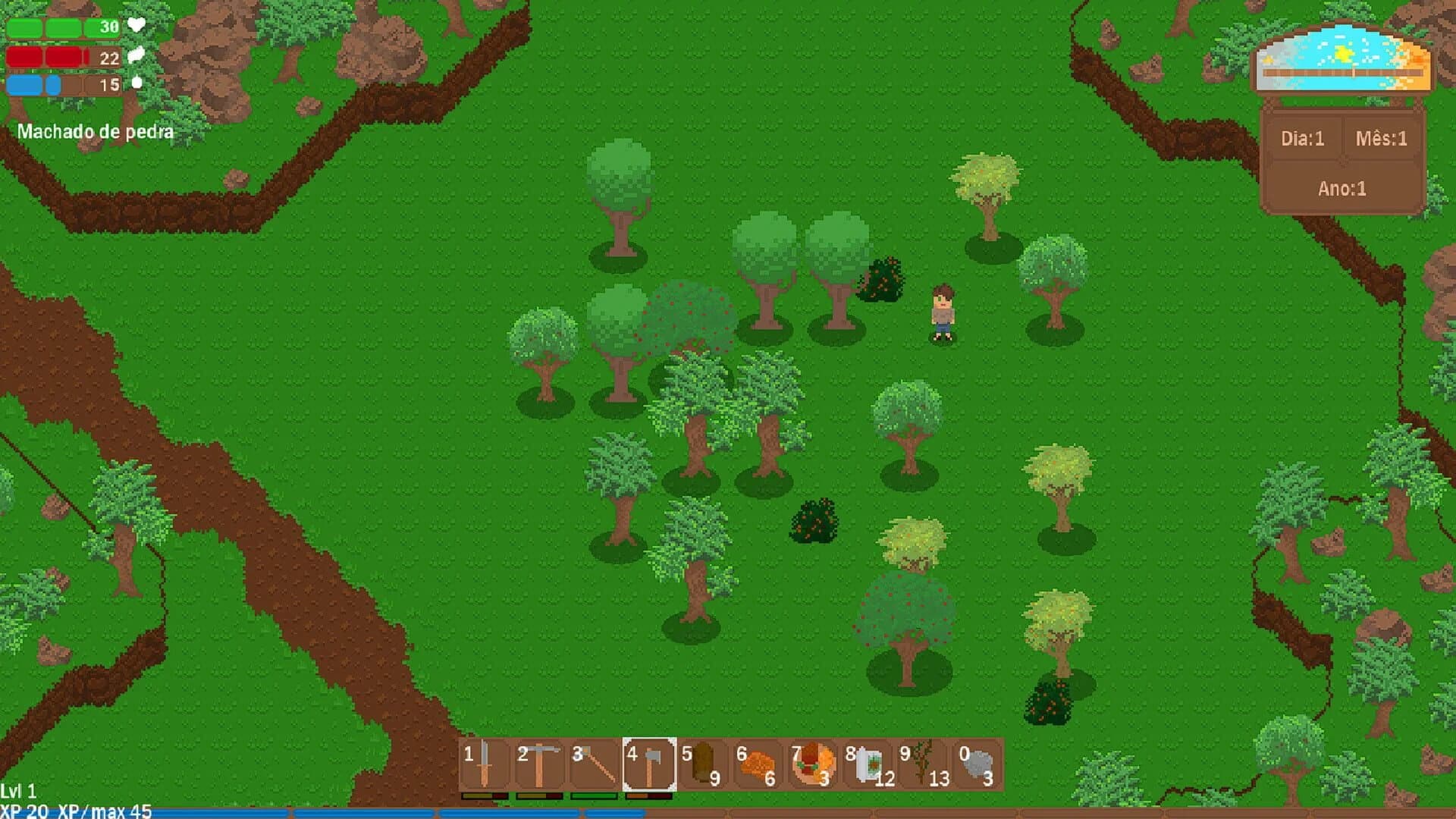Choose the hoe in slot 3
Viewport: 1456px width, 819px height.
tap(594, 764)
